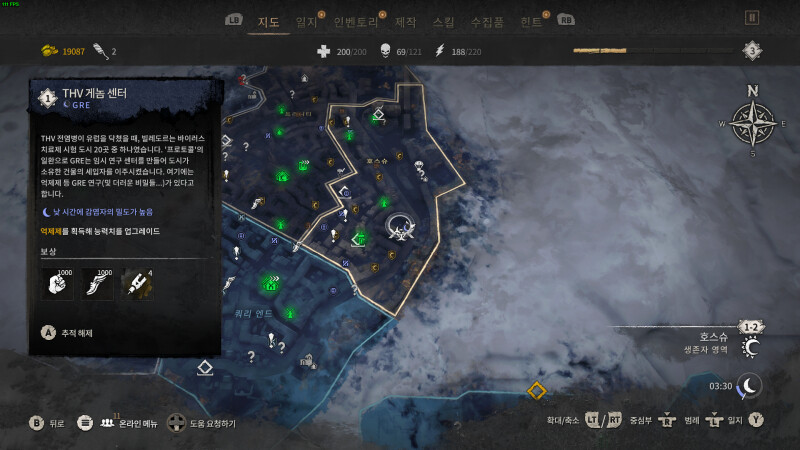Select the 제작 crafting tab
The width and height of the screenshot is (800, 450).
(x=406, y=21)
